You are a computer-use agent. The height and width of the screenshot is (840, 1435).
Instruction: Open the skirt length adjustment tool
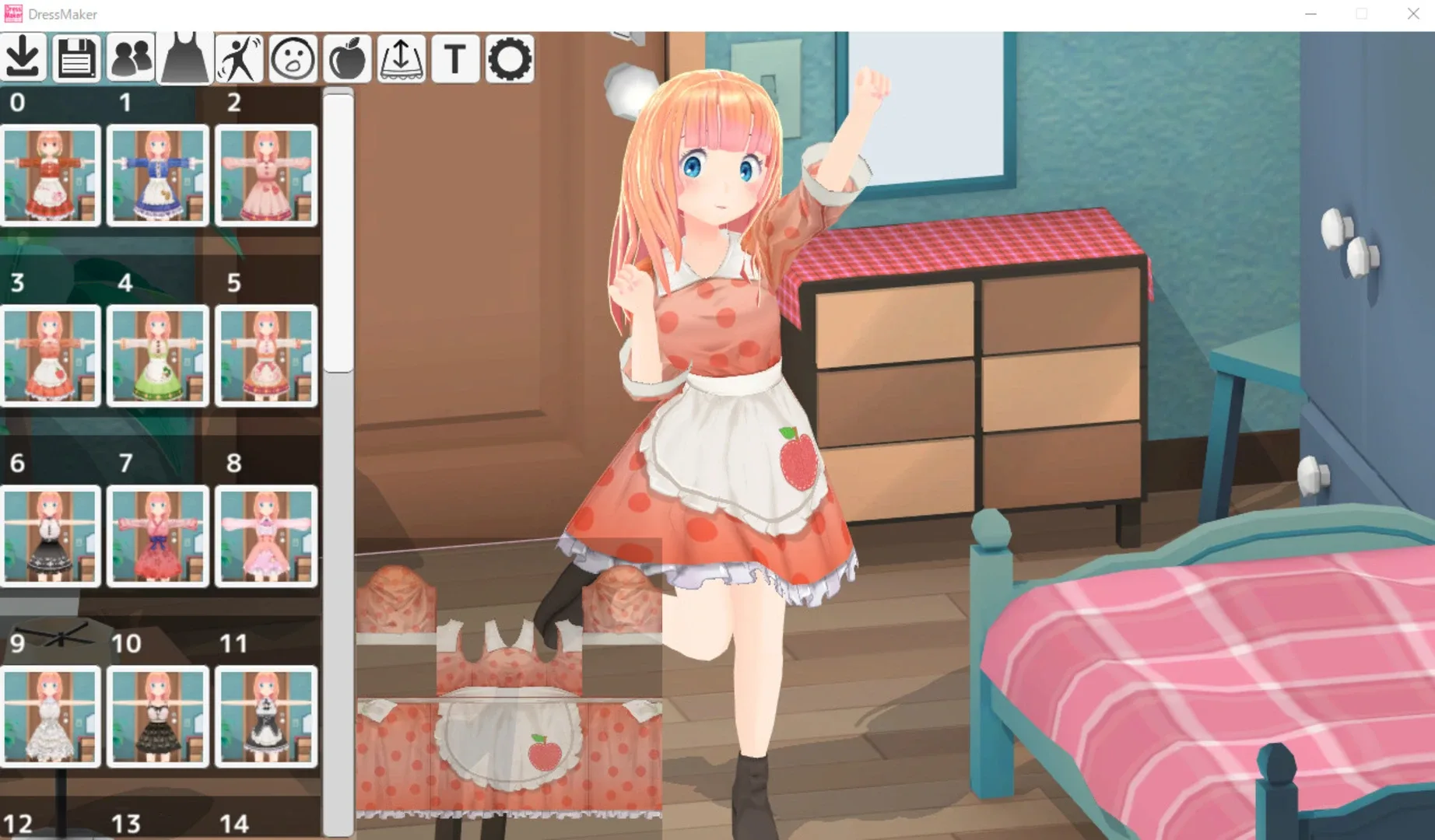(402, 57)
